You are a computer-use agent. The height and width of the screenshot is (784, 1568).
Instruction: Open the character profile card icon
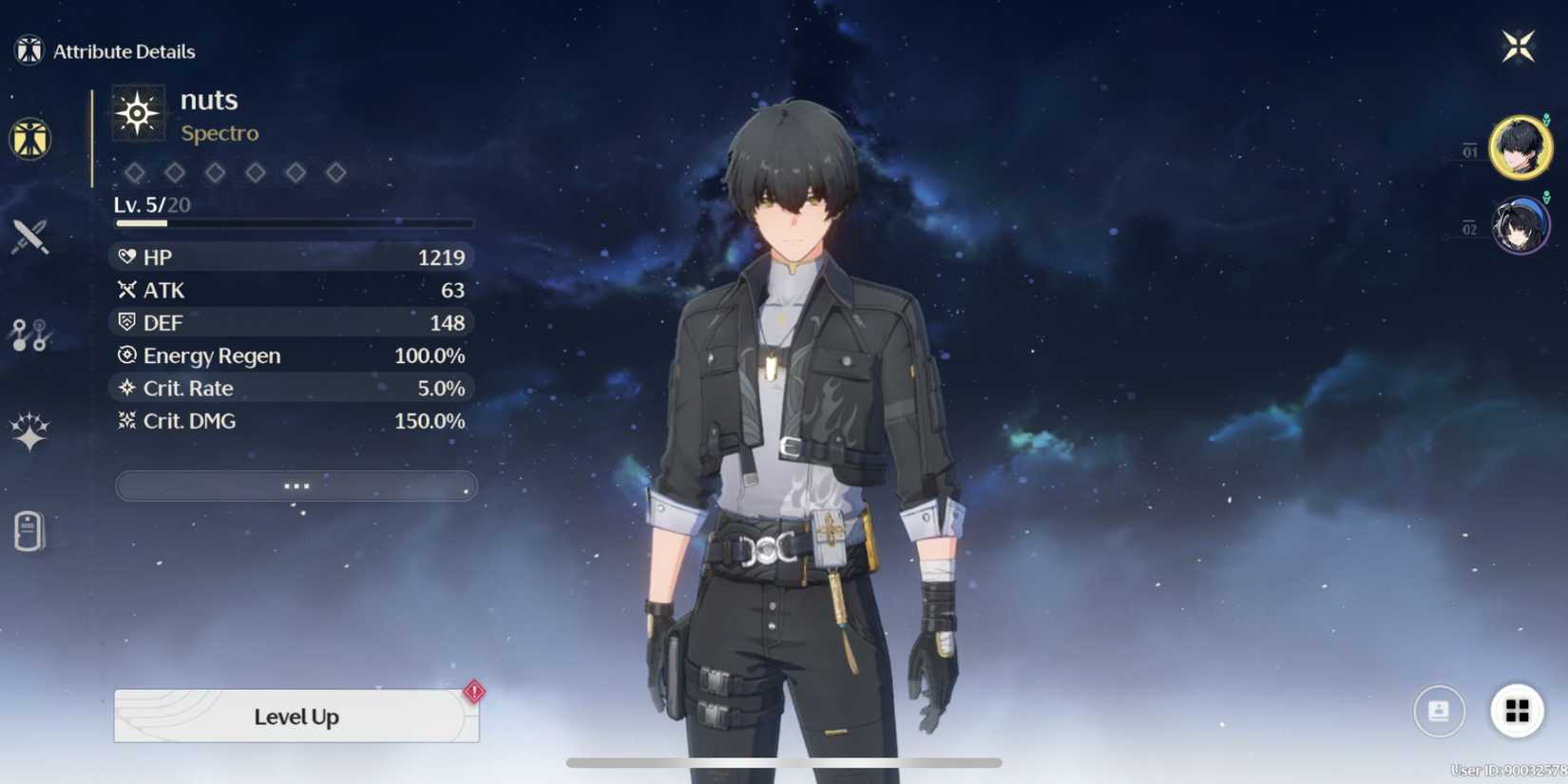tap(1440, 710)
